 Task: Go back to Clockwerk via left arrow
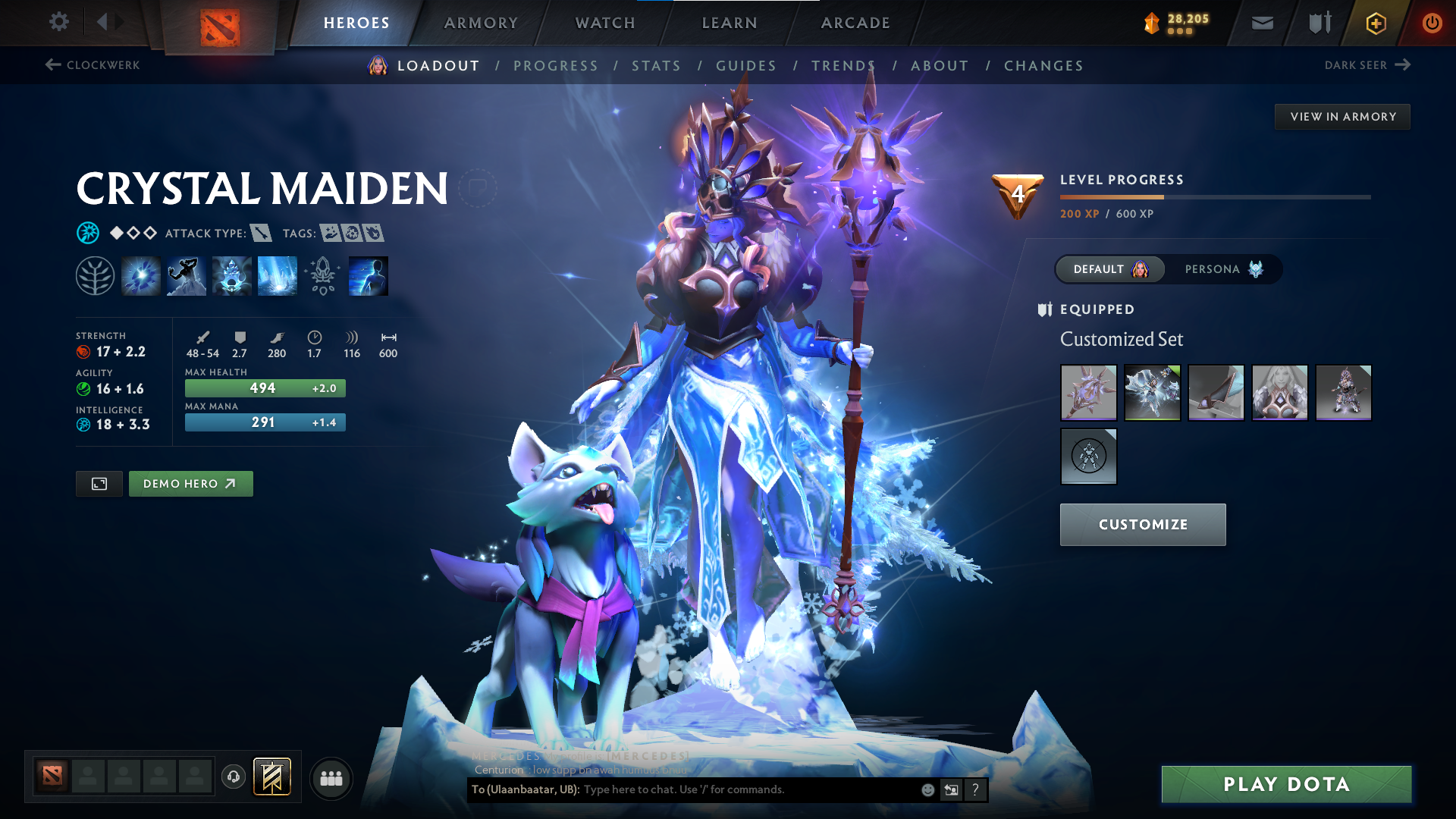click(x=52, y=64)
